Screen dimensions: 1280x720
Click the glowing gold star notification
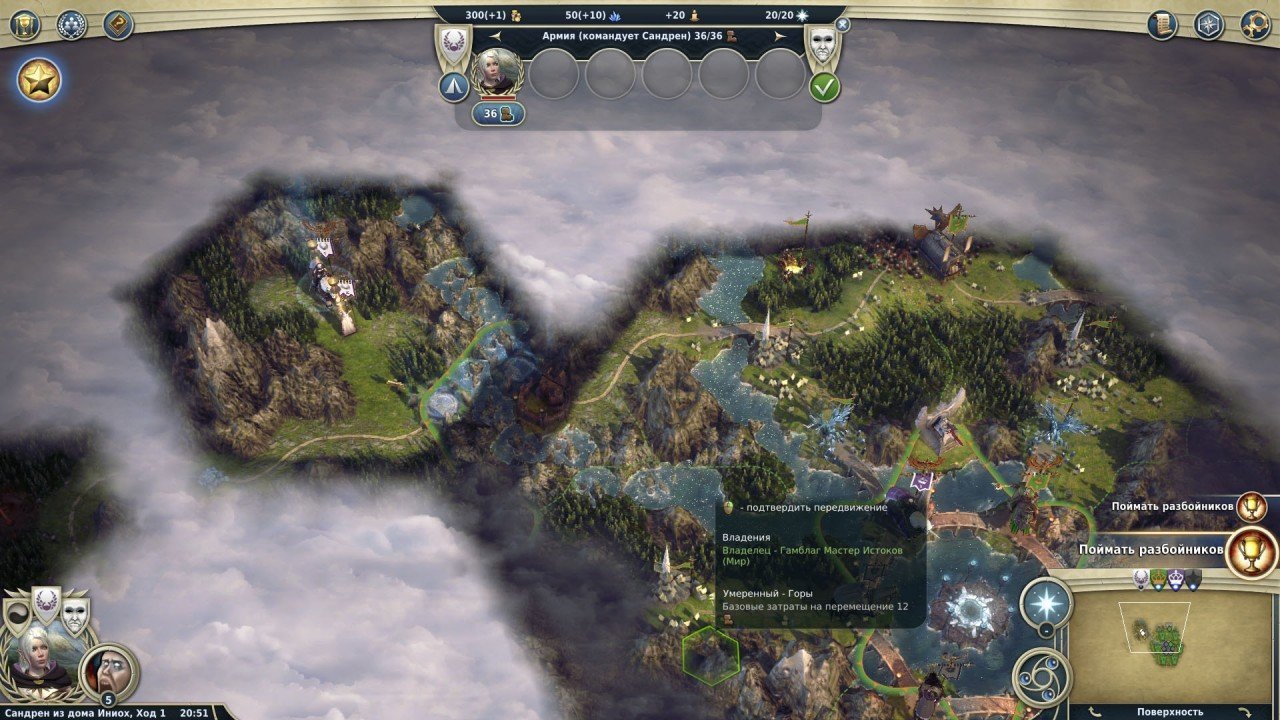(x=39, y=80)
